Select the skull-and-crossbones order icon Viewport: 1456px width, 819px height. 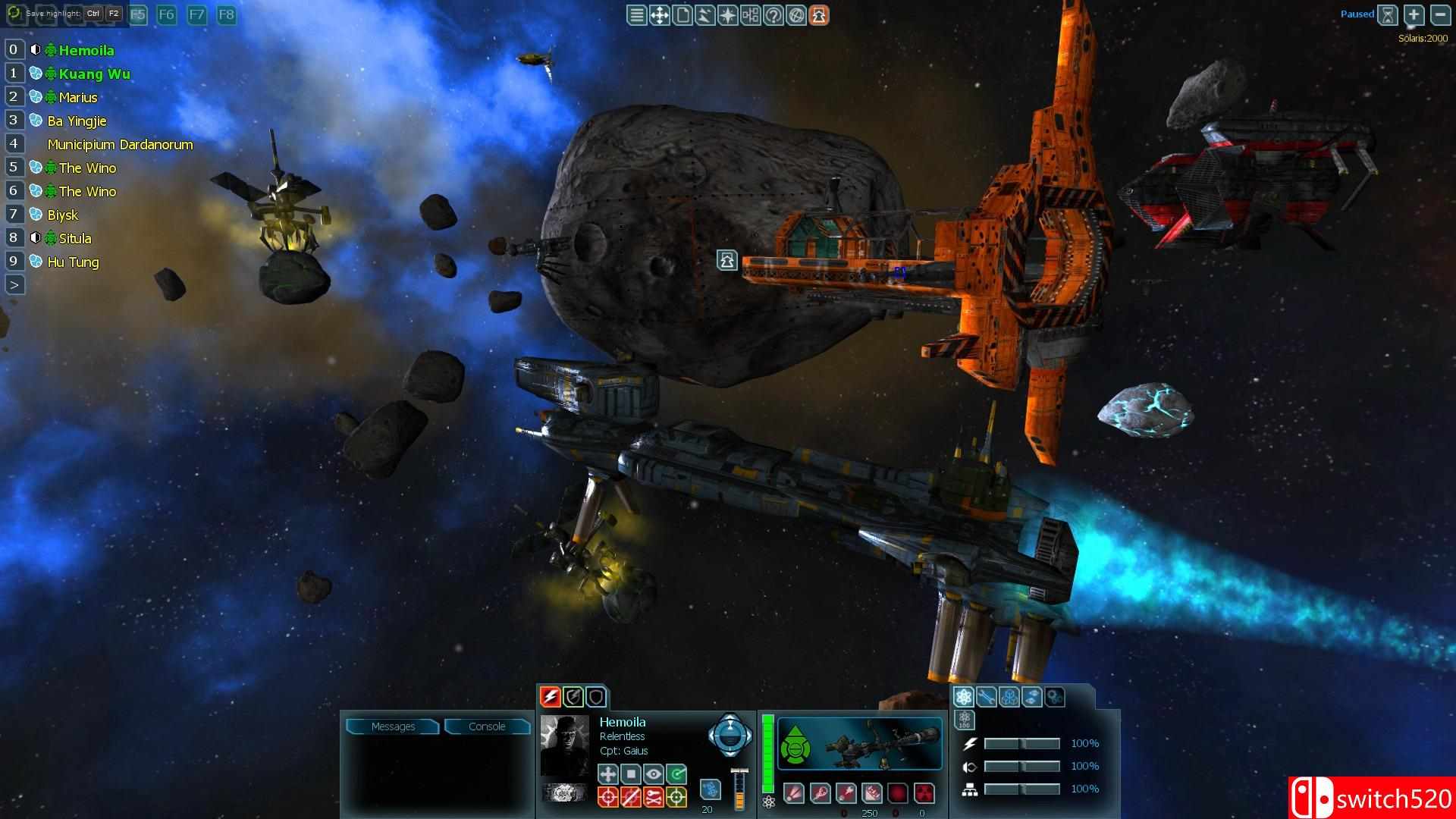tap(653, 796)
